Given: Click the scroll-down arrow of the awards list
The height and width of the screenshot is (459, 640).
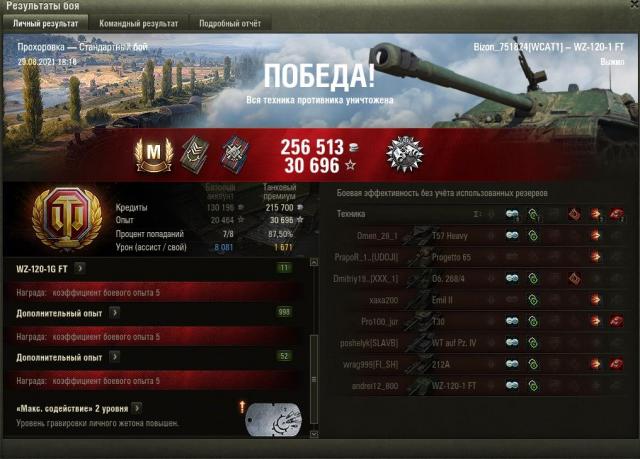Looking at the screenshot, I should pyautogui.click(x=314, y=432).
